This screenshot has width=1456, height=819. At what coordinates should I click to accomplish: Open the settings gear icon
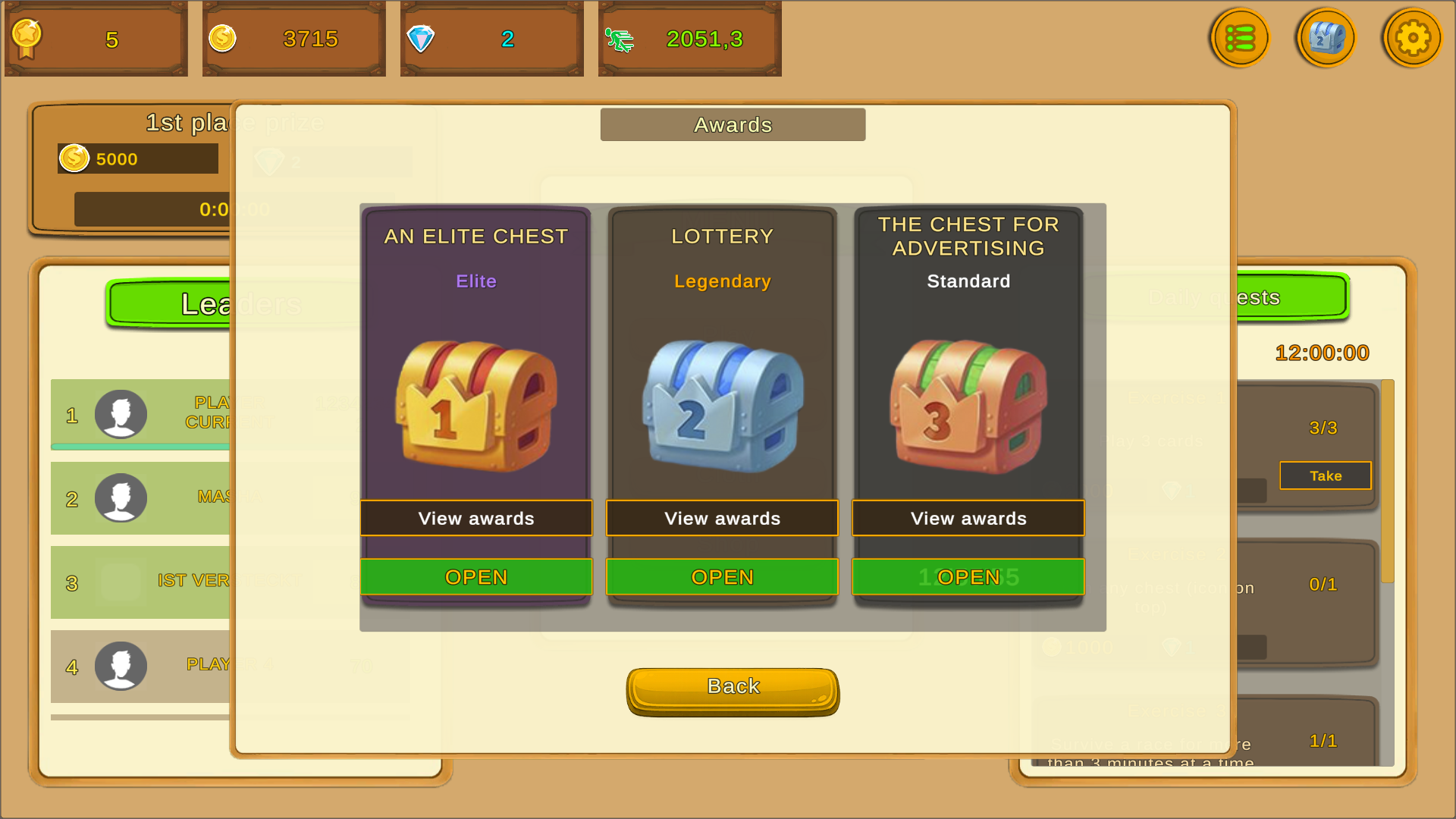[1412, 37]
